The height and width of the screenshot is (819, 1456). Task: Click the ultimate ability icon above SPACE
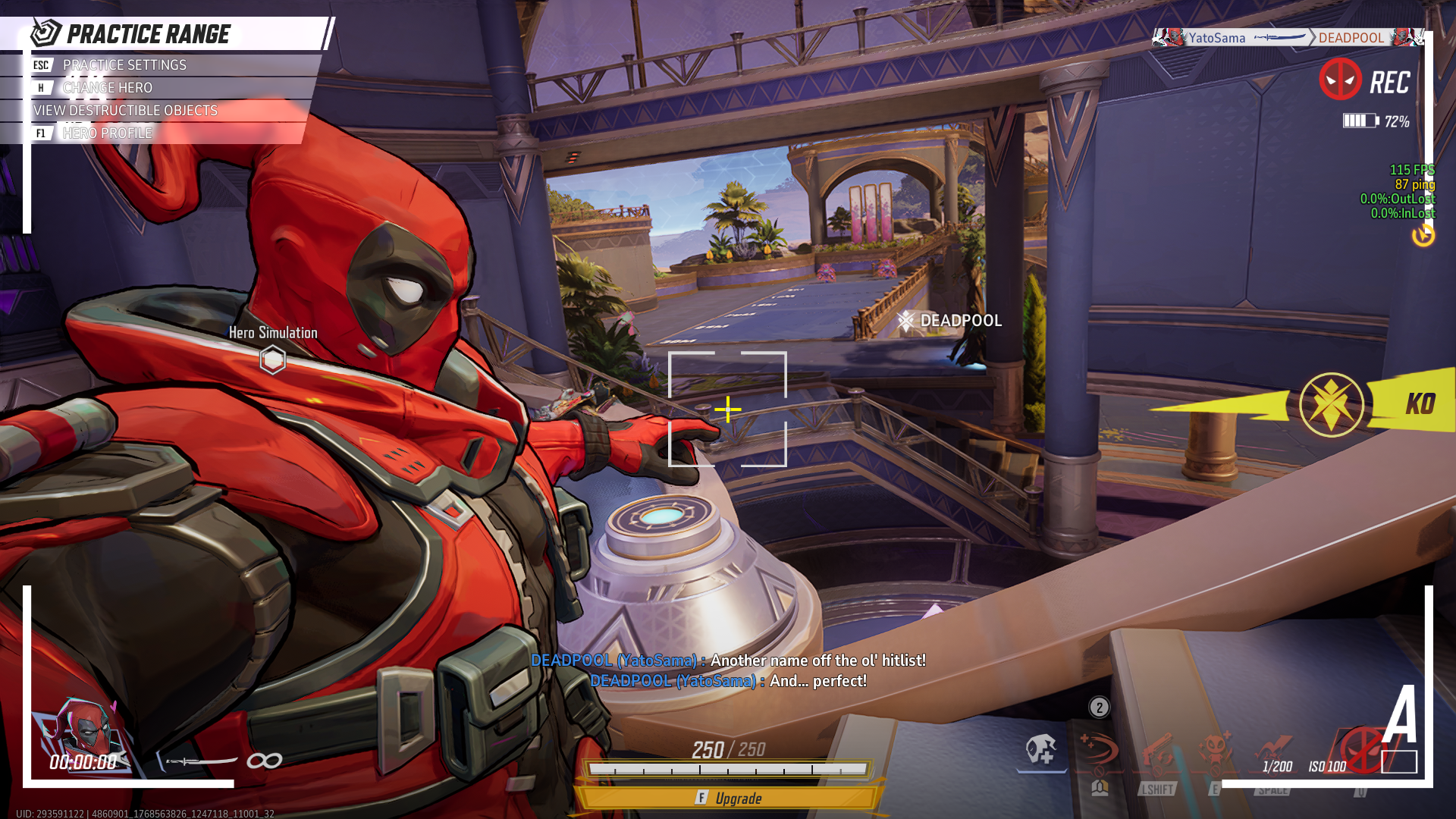[x=1273, y=748]
